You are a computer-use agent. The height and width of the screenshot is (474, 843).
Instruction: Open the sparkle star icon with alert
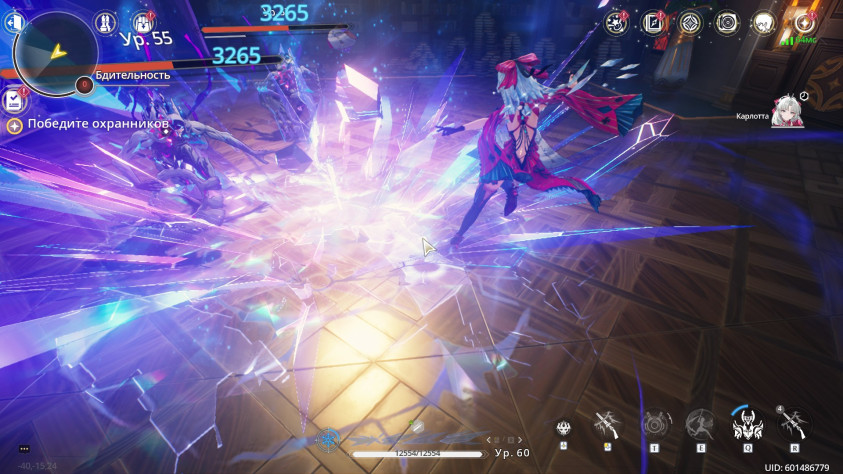[x=802, y=22]
